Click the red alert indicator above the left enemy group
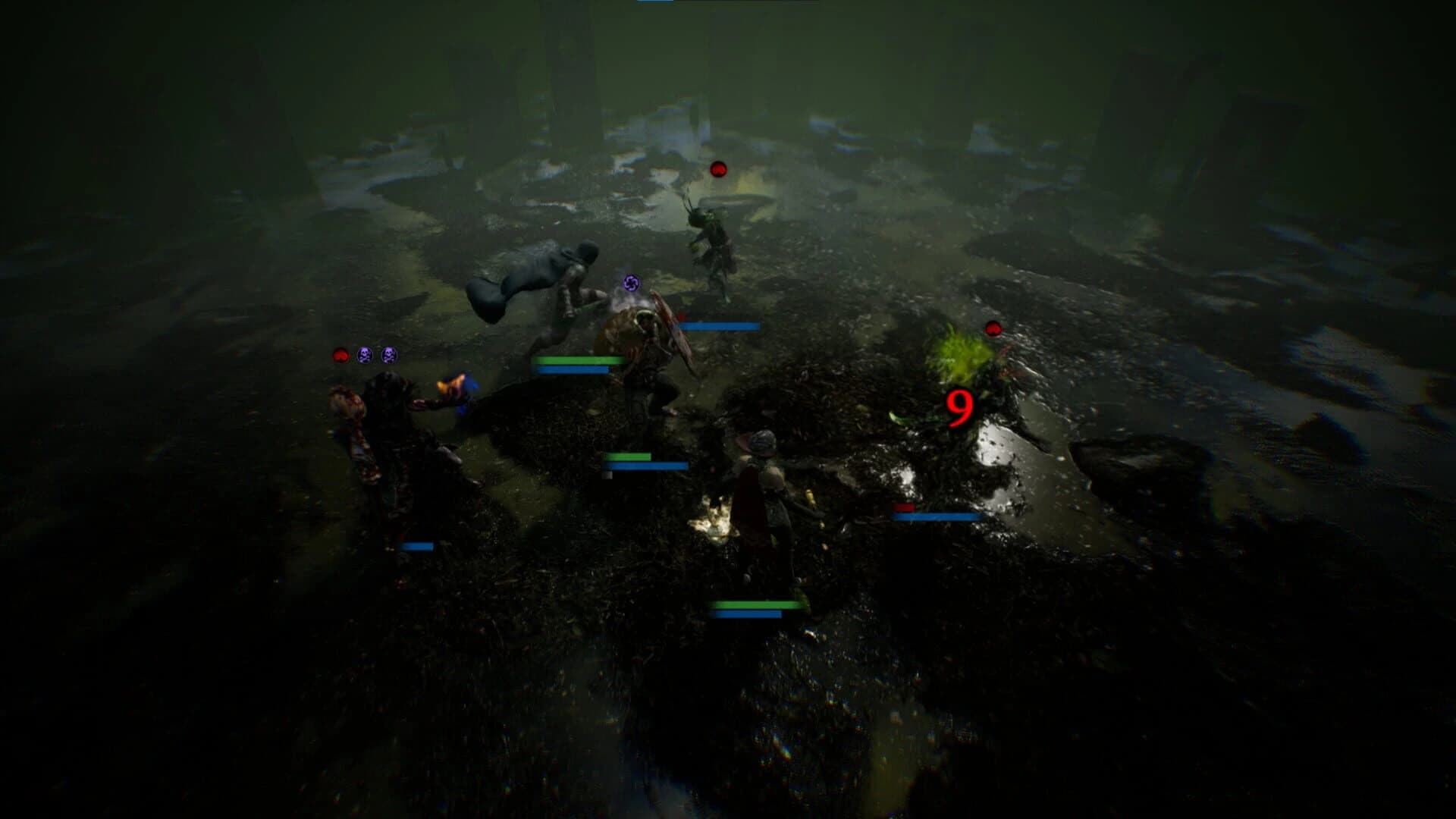The width and height of the screenshot is (1456, 819). [x=340, y=353]
